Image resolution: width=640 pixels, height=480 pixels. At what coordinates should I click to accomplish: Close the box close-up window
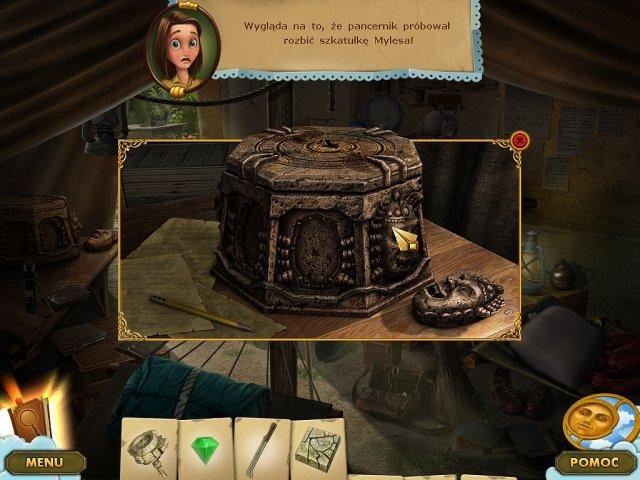click(x=519, y=141)
